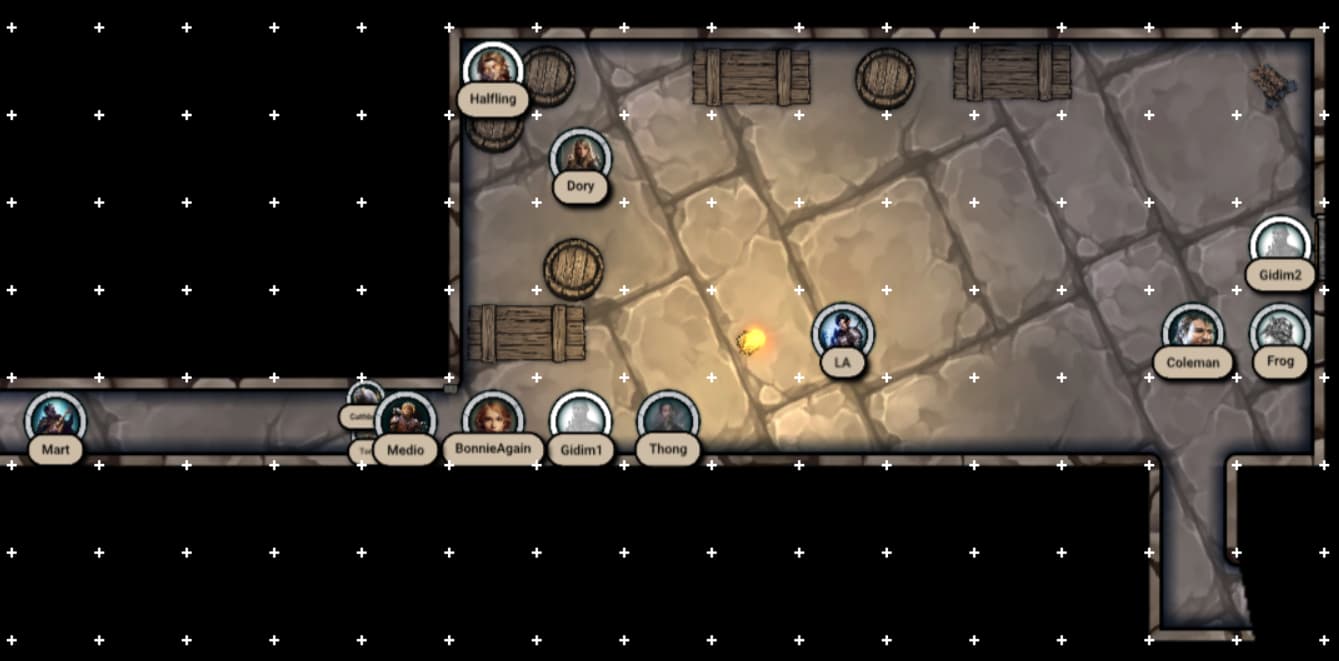
Task: Click the Dory character token
Action: tap(580, 157)
